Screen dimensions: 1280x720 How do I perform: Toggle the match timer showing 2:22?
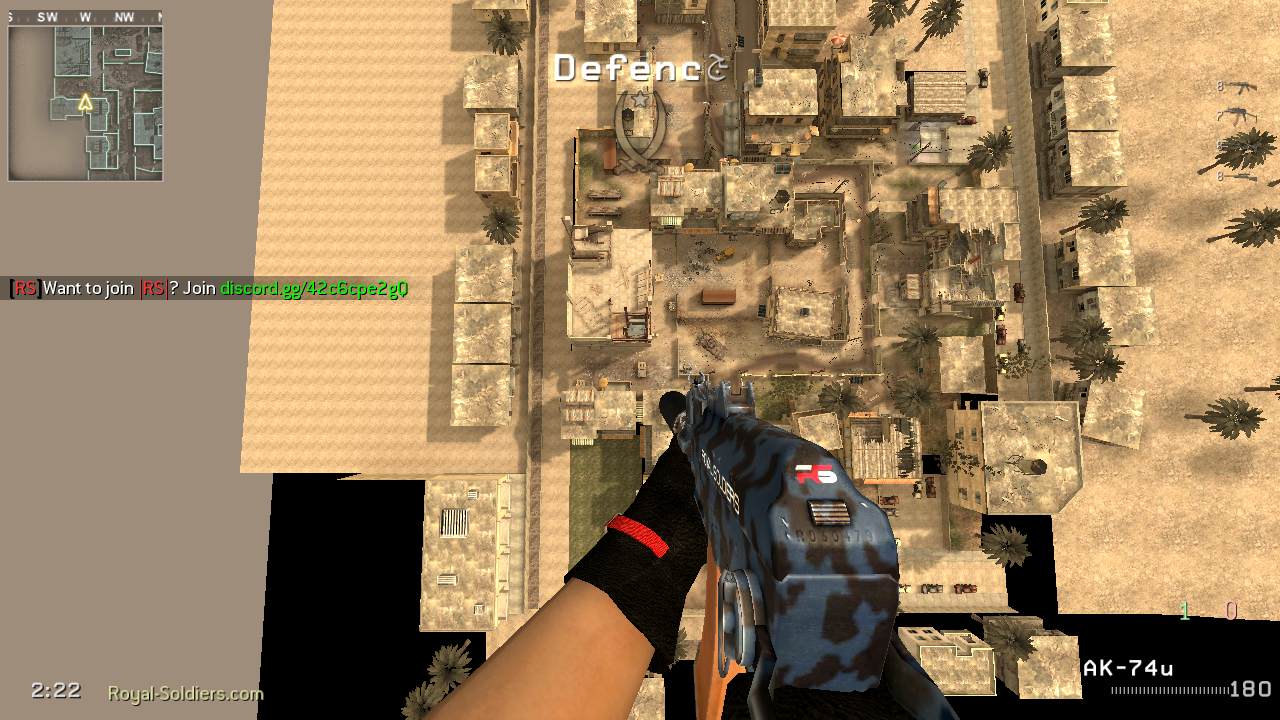[57, 690]
